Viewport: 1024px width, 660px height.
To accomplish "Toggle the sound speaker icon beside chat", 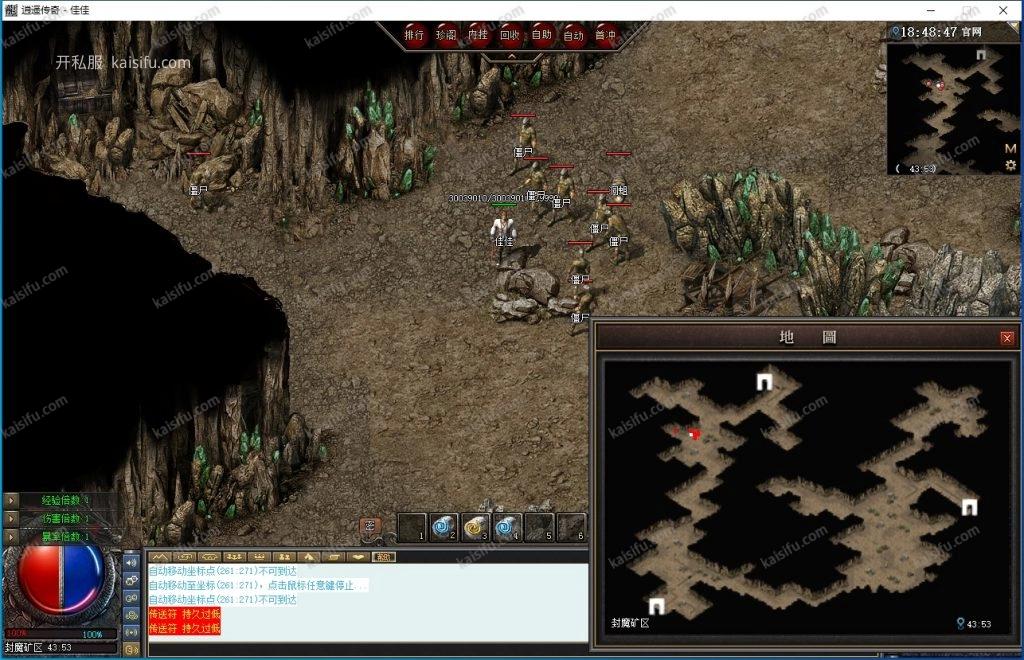I will tap(132, 562).
